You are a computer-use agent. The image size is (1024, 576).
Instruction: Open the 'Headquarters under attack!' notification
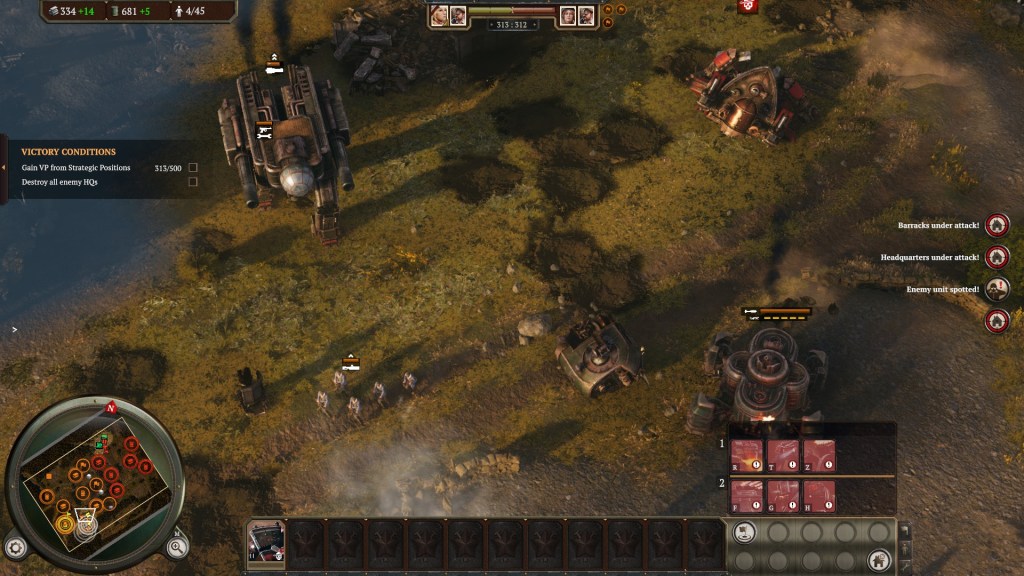coord(997,257)
